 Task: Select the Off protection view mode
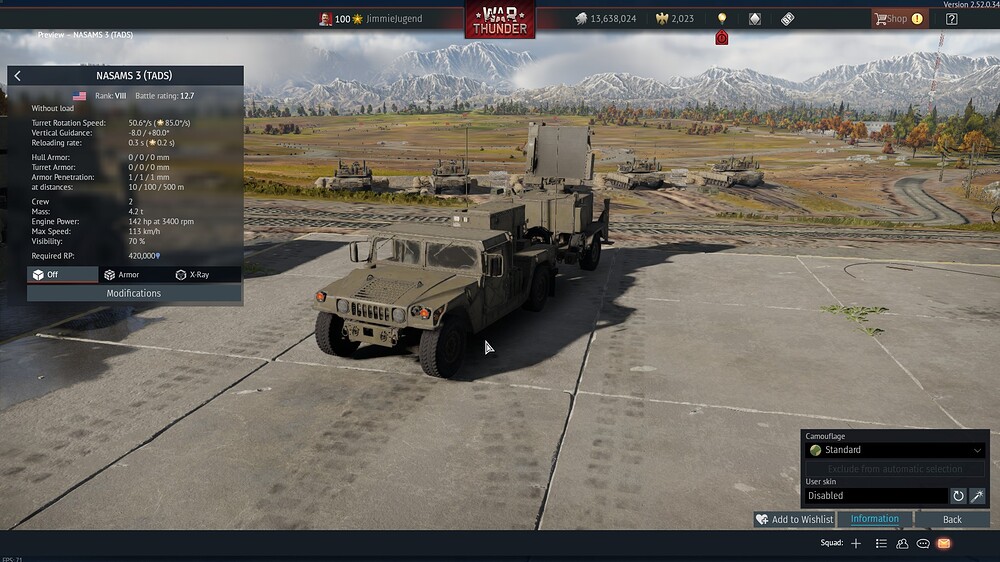(62, 274)
